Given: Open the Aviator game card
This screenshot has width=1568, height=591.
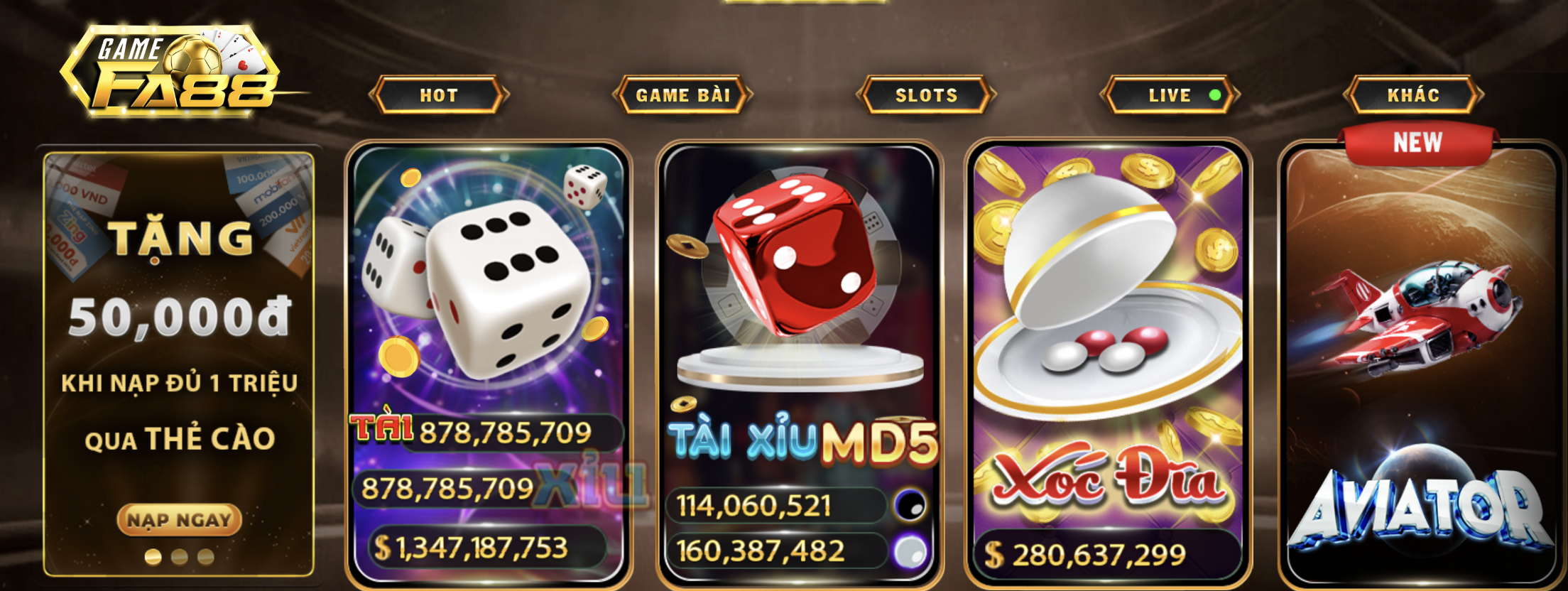Looking at the screenshot, I should click(x=1420, y=355).
